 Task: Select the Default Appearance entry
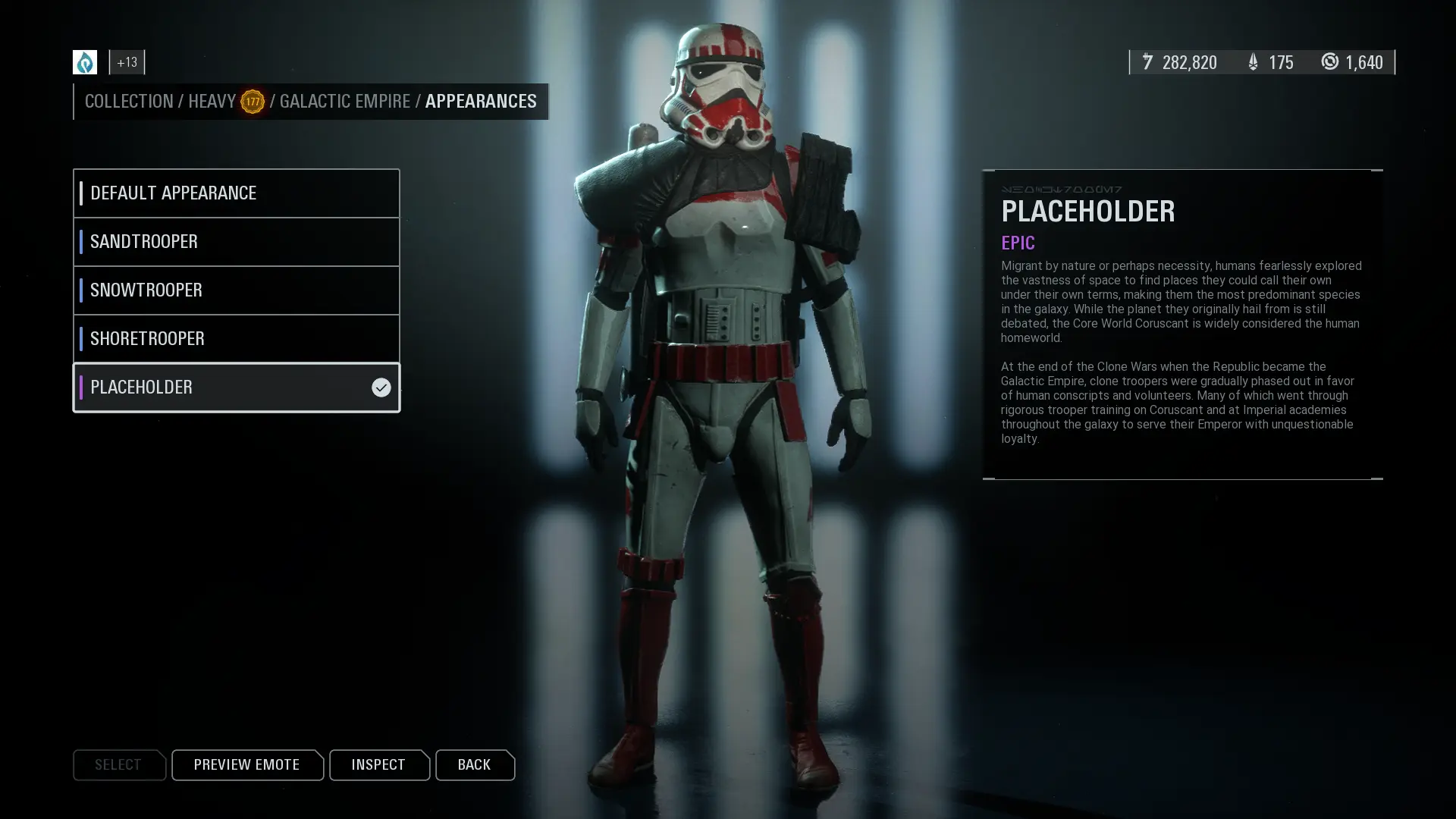click(236, 193)
